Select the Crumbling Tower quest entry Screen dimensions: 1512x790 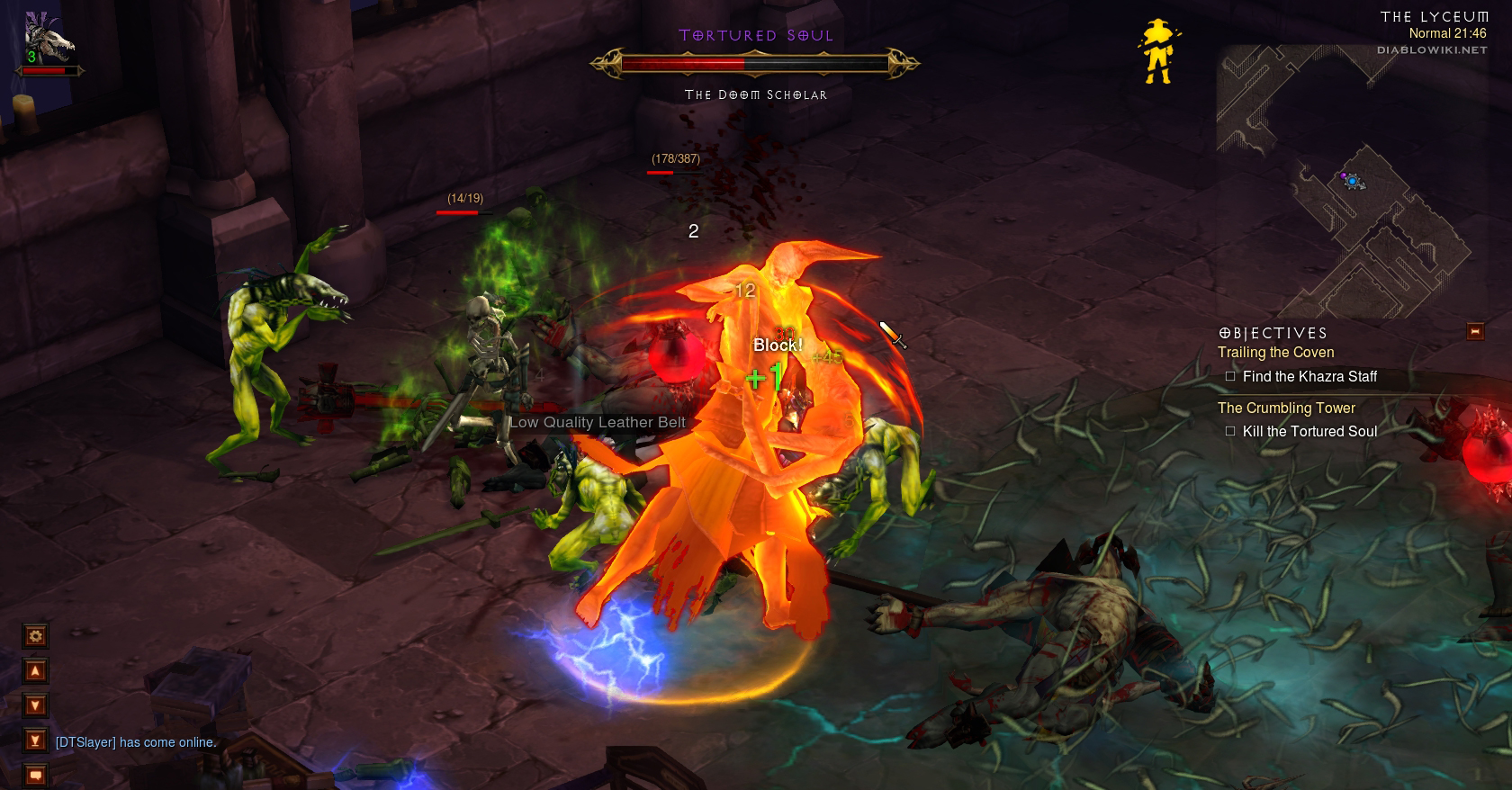[x=1286, y=408]
